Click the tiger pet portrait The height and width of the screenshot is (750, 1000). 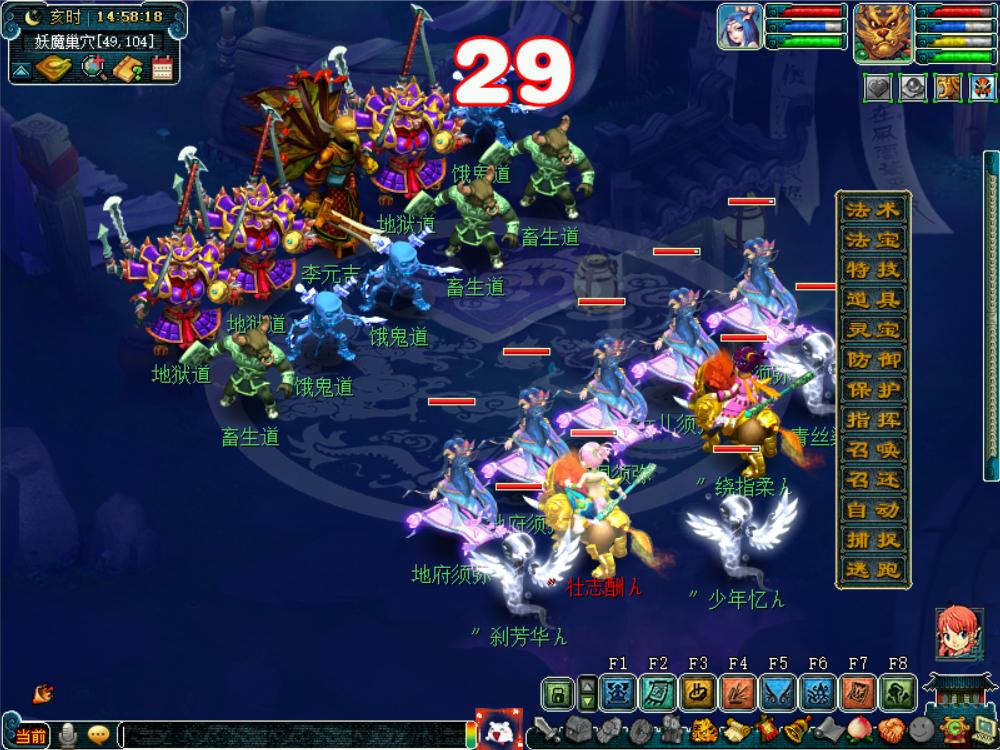tap(882, 27)
